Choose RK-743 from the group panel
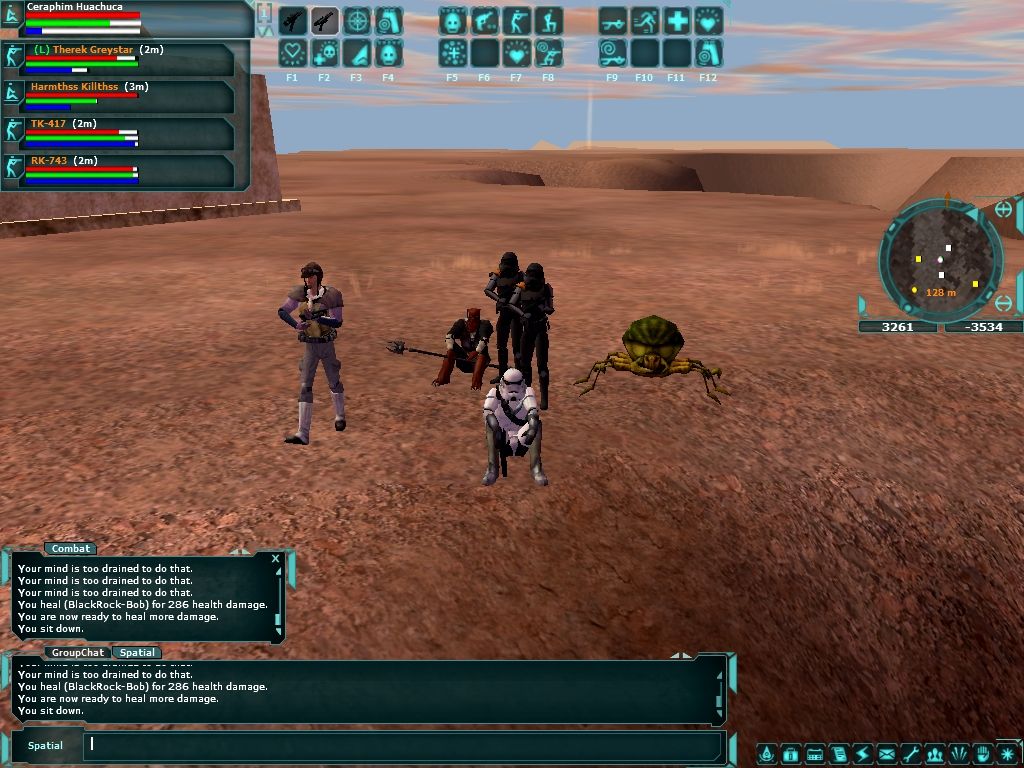The image size is (1024, 768). tap(50, 160)
